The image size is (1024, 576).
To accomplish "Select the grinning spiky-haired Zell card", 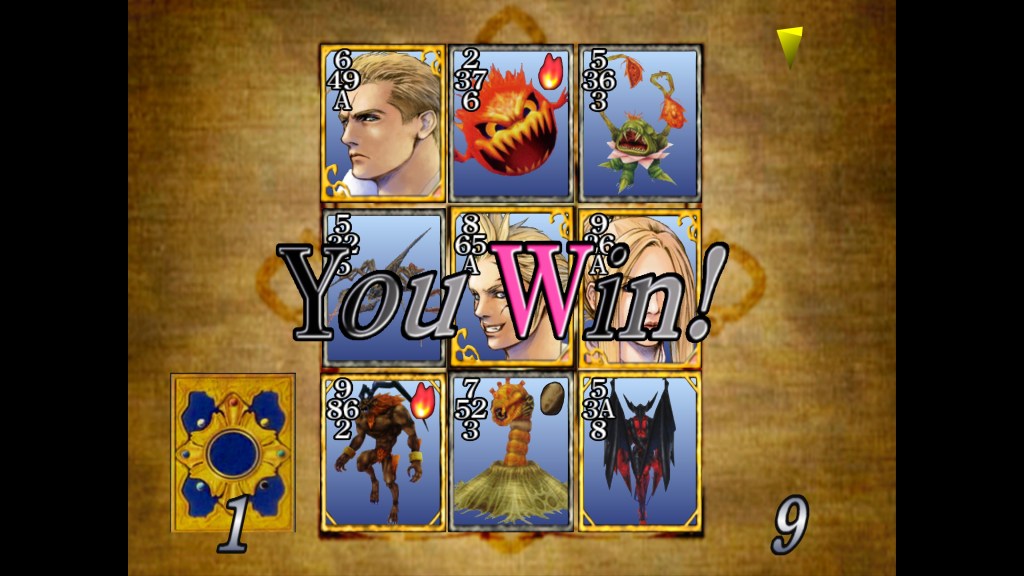I will point(511,287).
